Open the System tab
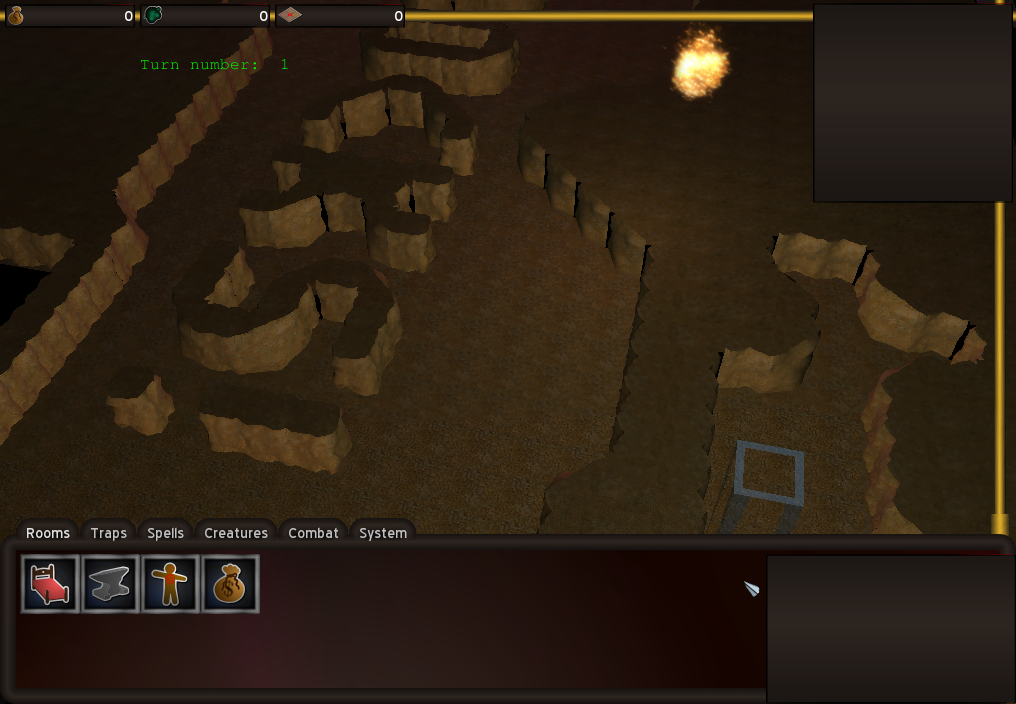Screen dimensions: 1016x704 tap(383, 533)
